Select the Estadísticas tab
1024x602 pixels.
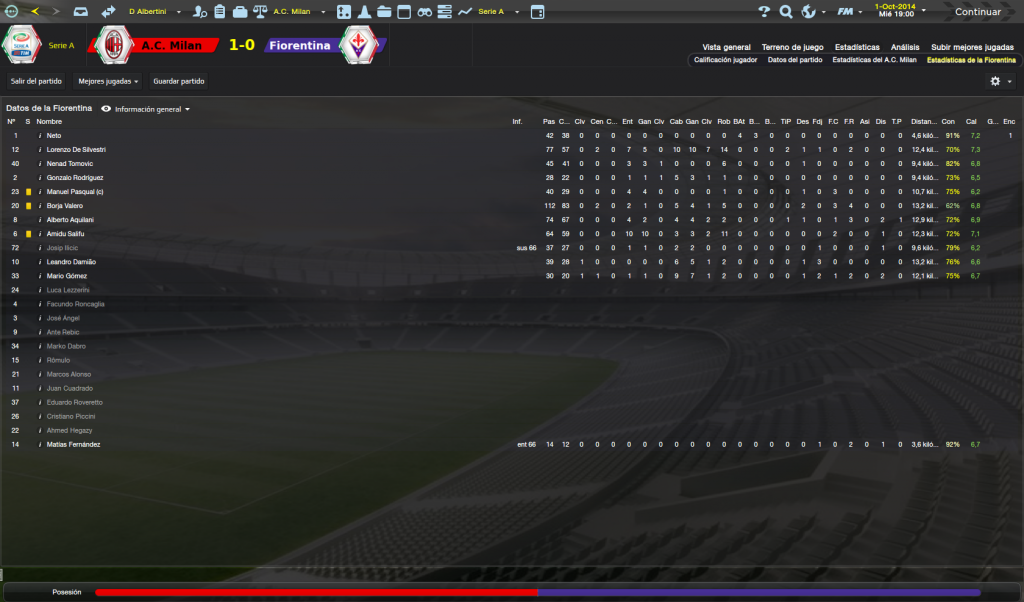point(857,47)
